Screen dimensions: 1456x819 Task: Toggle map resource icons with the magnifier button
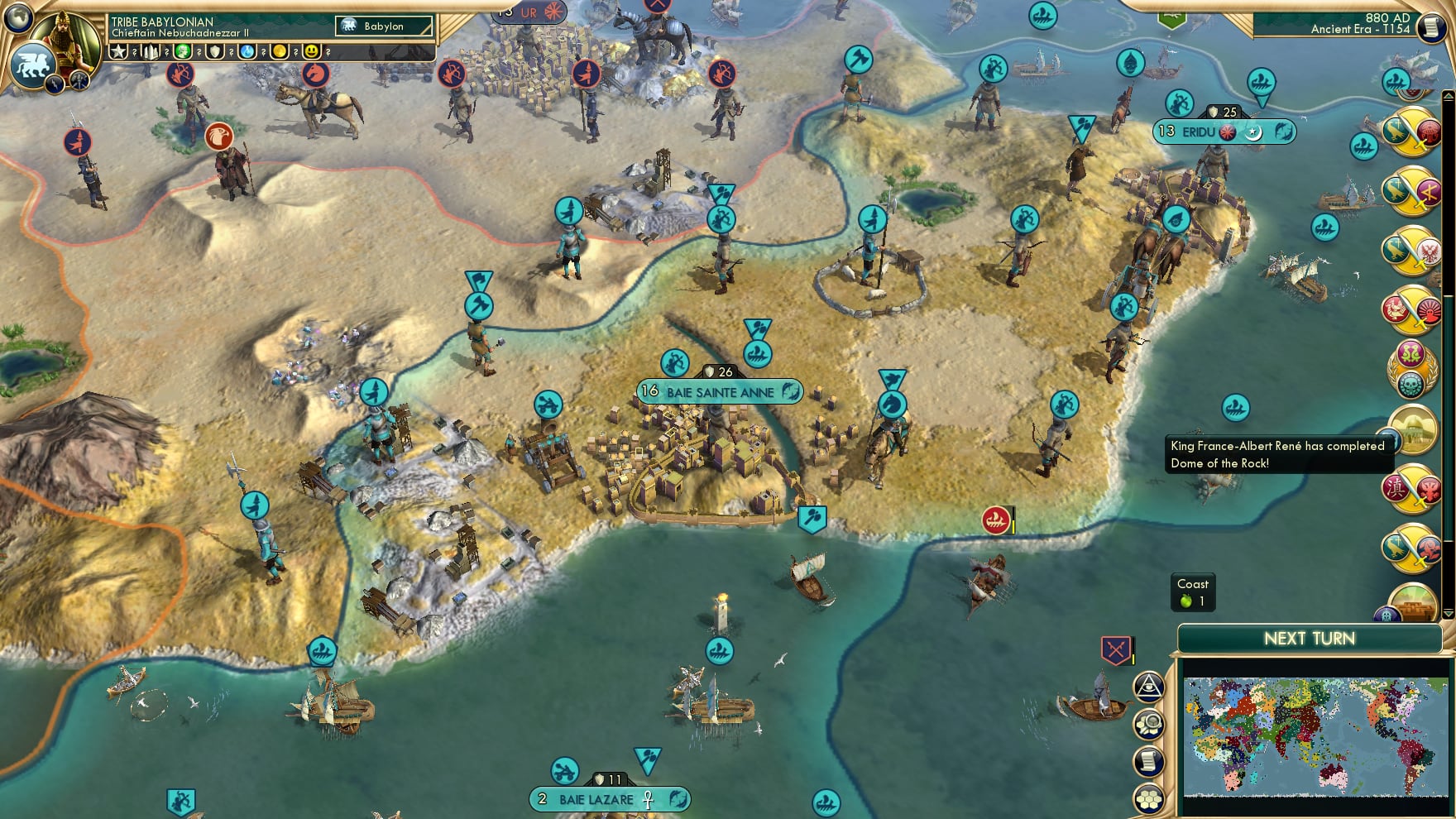pyautogui.click(x=1148, y=721)
